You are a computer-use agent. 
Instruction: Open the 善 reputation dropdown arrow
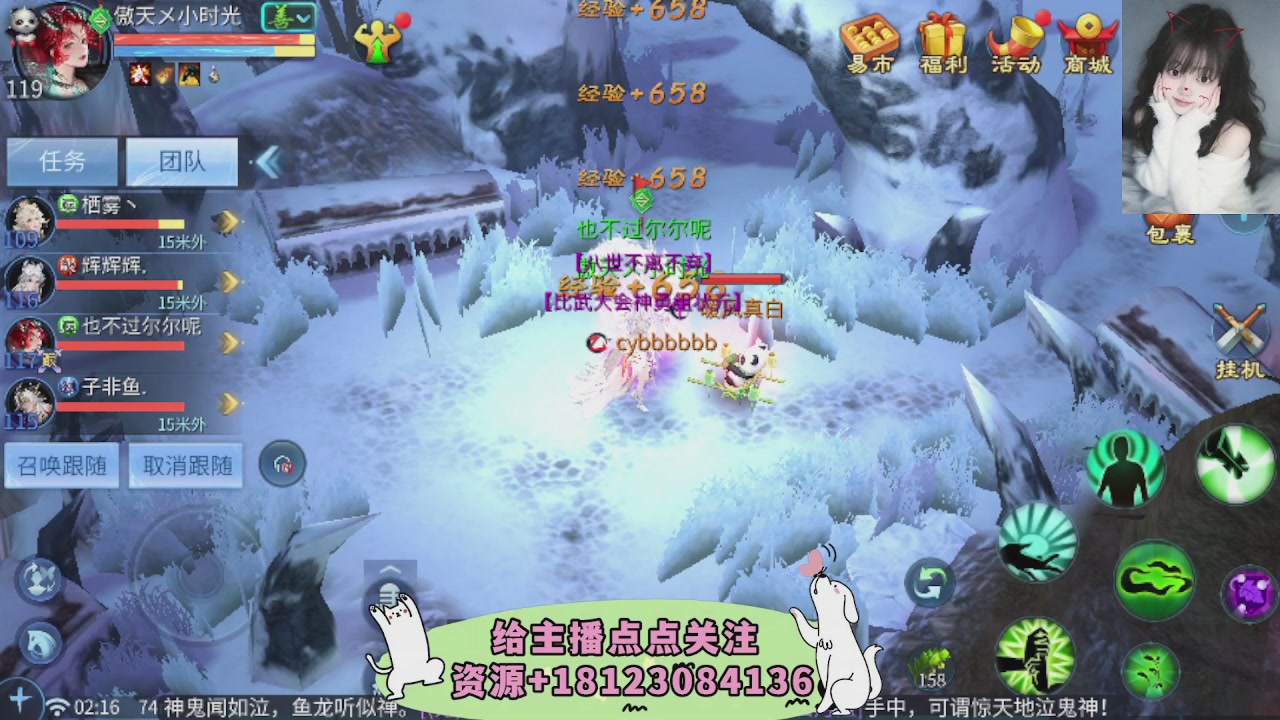click(303, 17)
